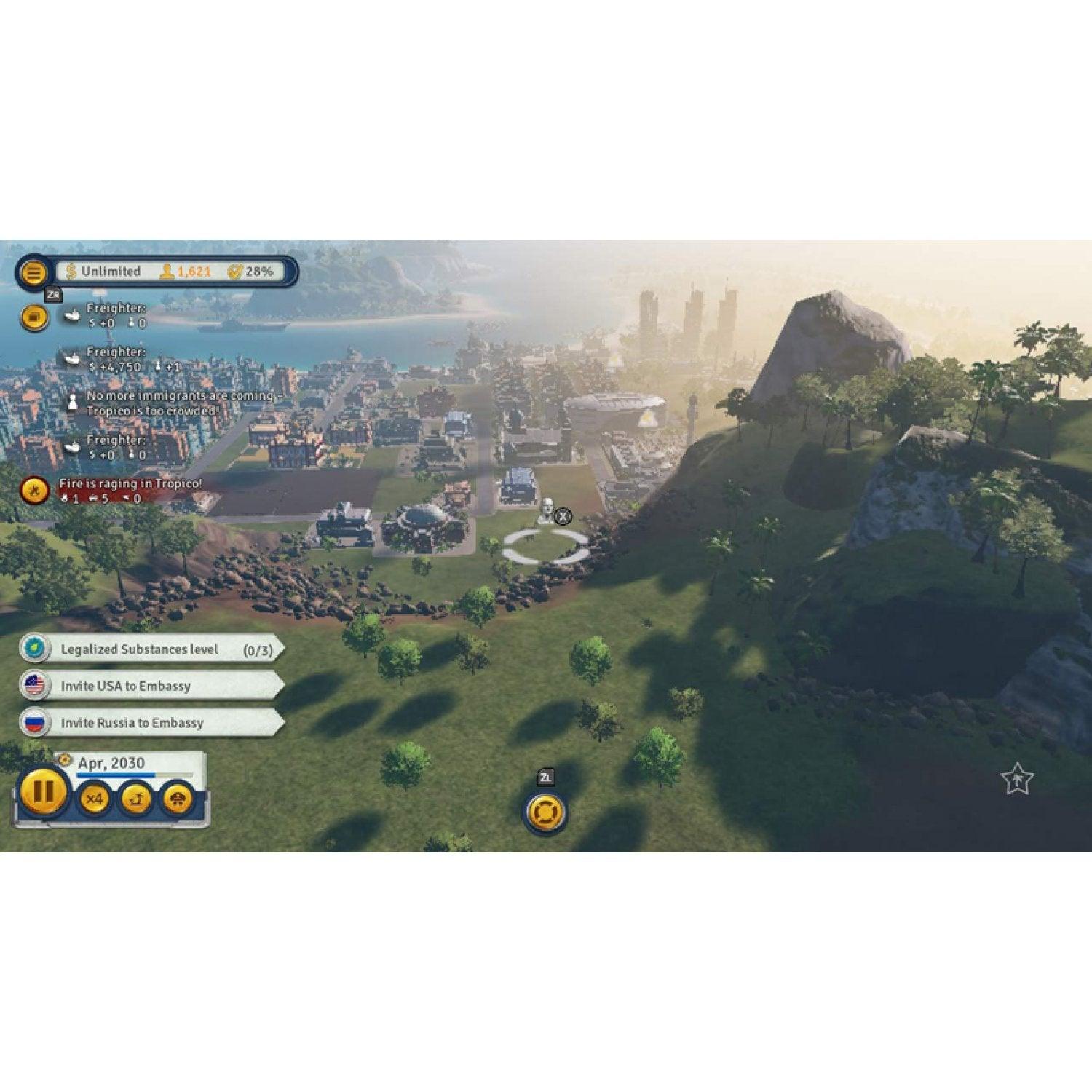
Task: Open the build wheel button
Action: 545,812
